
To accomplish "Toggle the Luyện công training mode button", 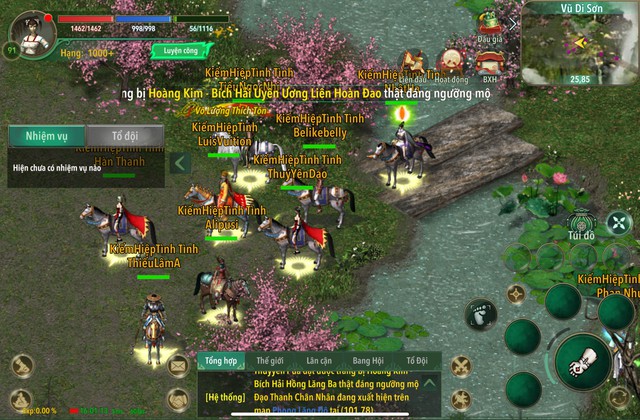I will [182, 49].
